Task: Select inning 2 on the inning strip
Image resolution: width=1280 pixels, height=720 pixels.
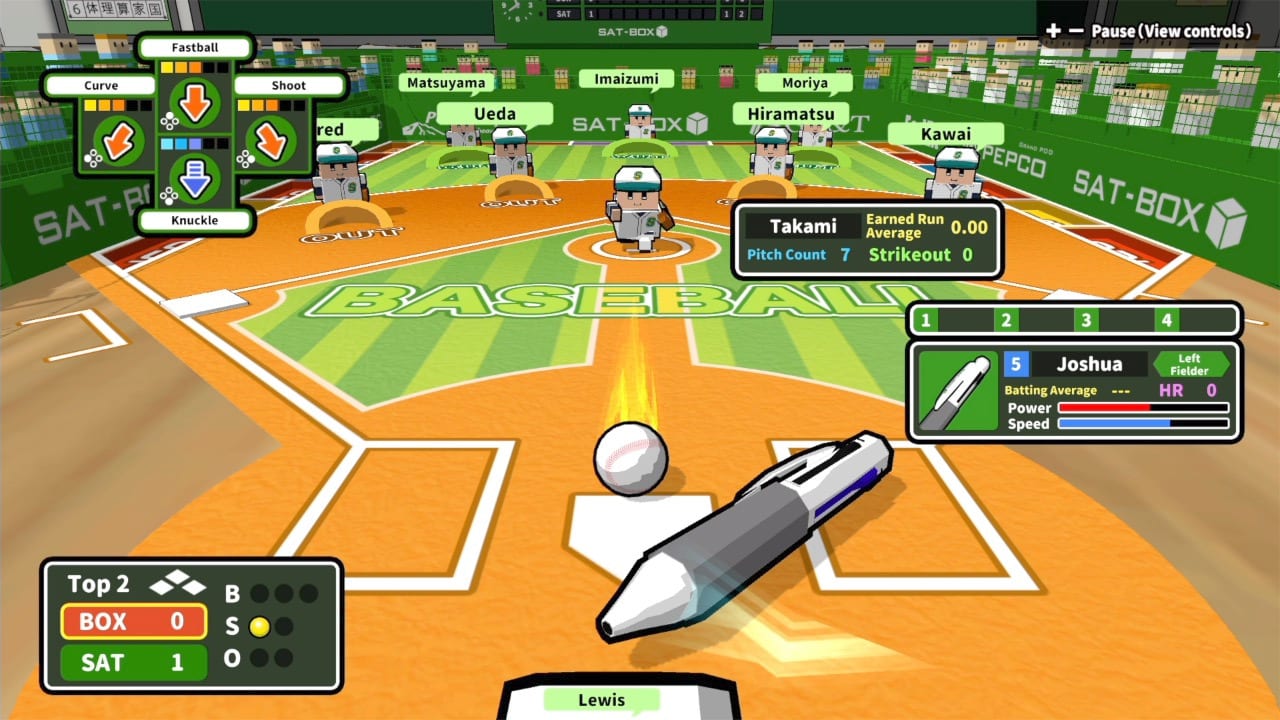Action: [1006, 321]
